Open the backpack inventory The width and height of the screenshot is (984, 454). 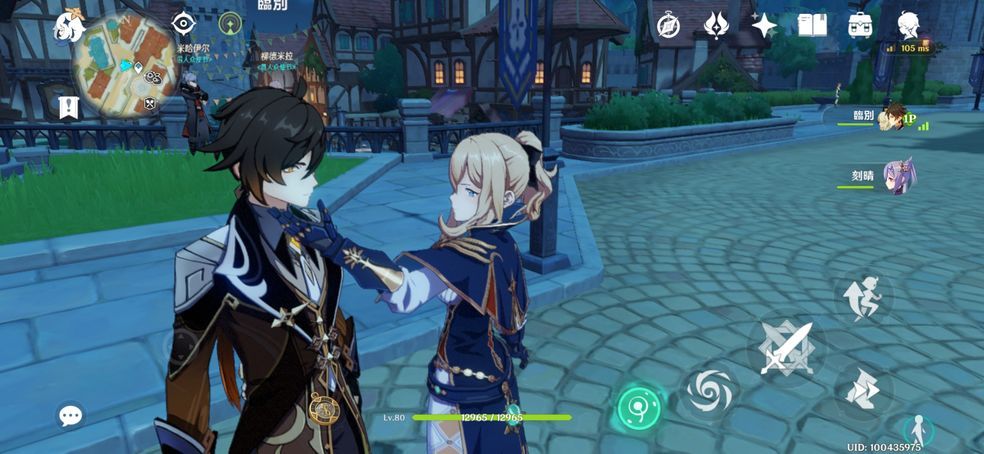point(860,25)
